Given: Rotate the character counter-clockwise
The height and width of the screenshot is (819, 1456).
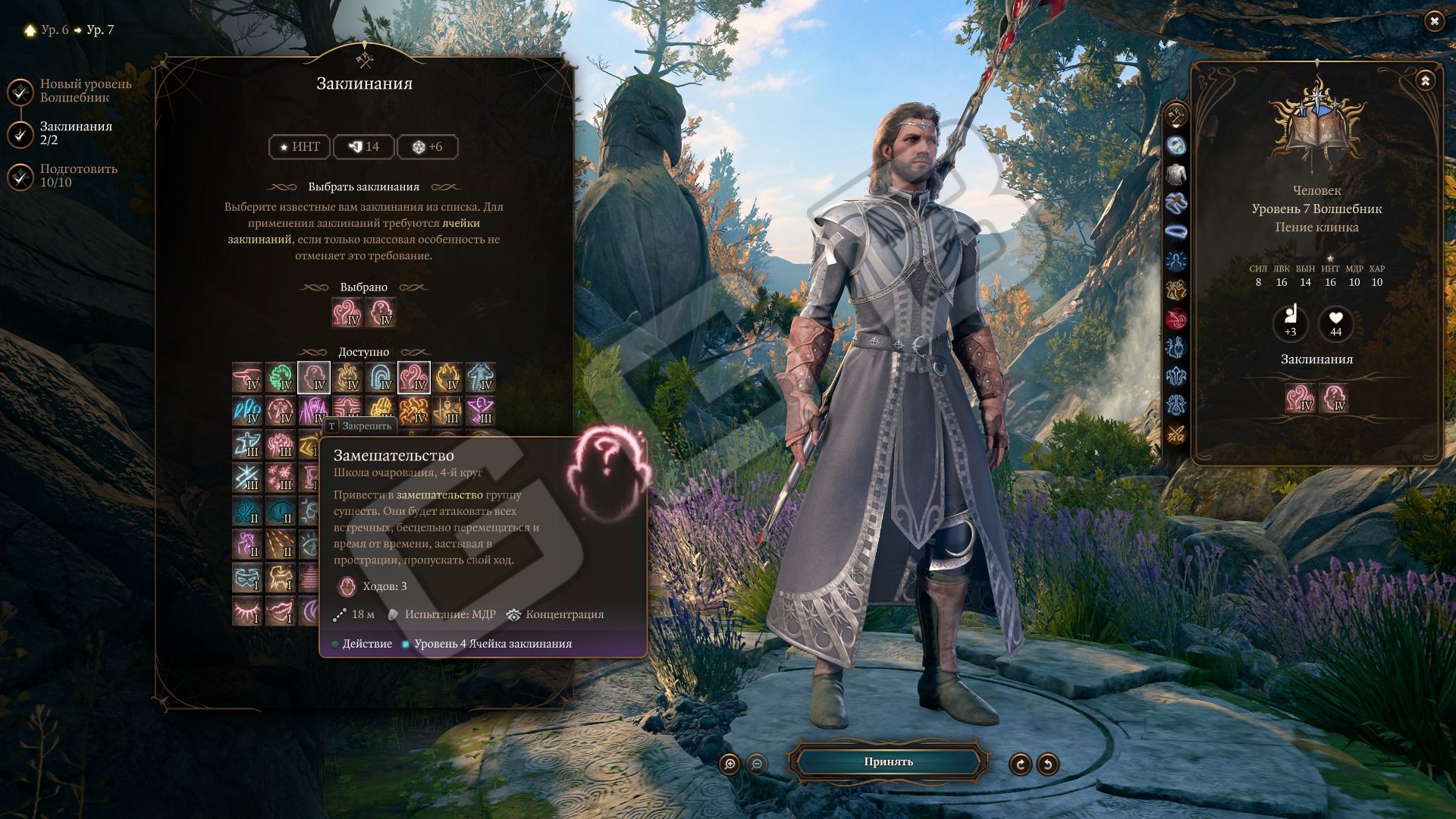Looking at the screenshot, I should [1048, 764].
